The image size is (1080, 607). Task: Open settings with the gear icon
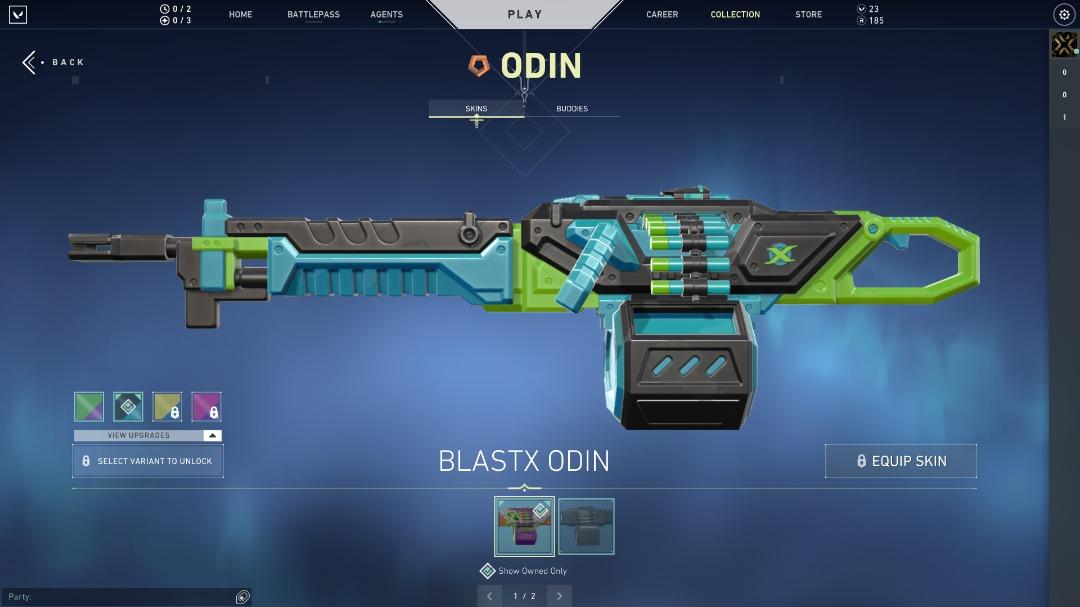point(1064,15)
